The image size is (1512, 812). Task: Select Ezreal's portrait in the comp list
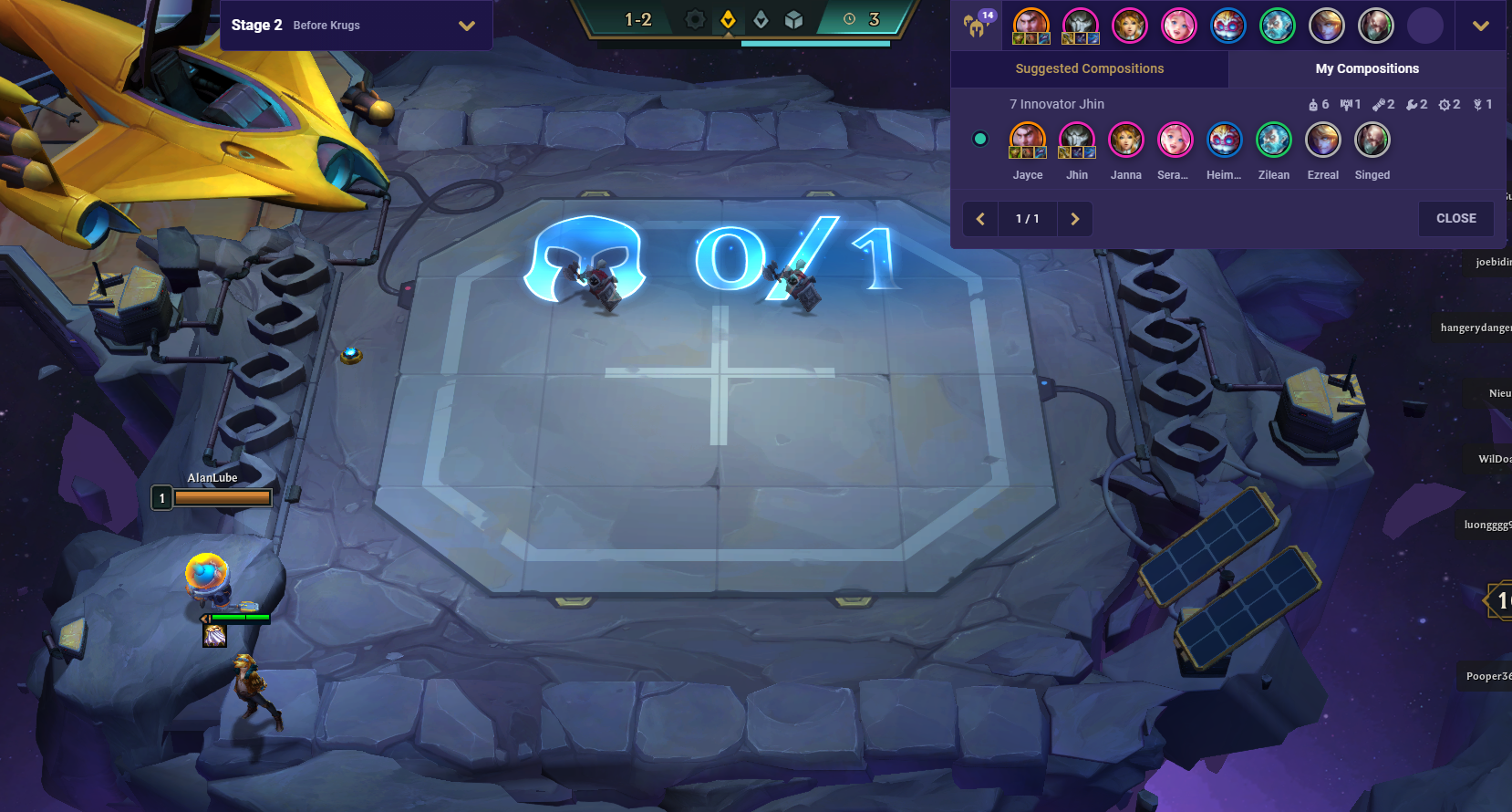tap(1323, 141)
